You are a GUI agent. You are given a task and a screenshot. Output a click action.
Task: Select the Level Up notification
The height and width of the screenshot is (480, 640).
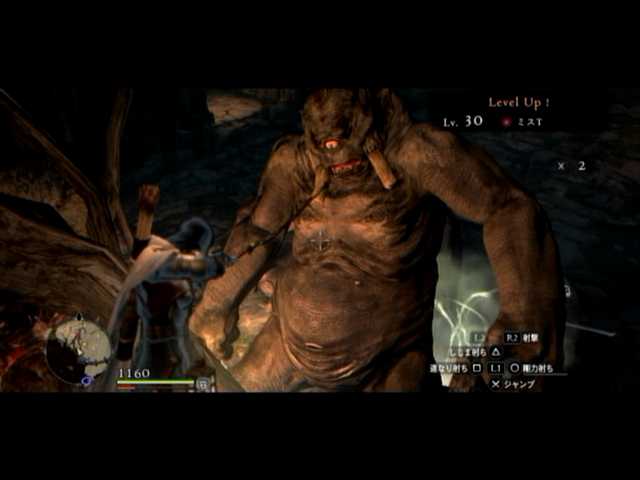518,102
